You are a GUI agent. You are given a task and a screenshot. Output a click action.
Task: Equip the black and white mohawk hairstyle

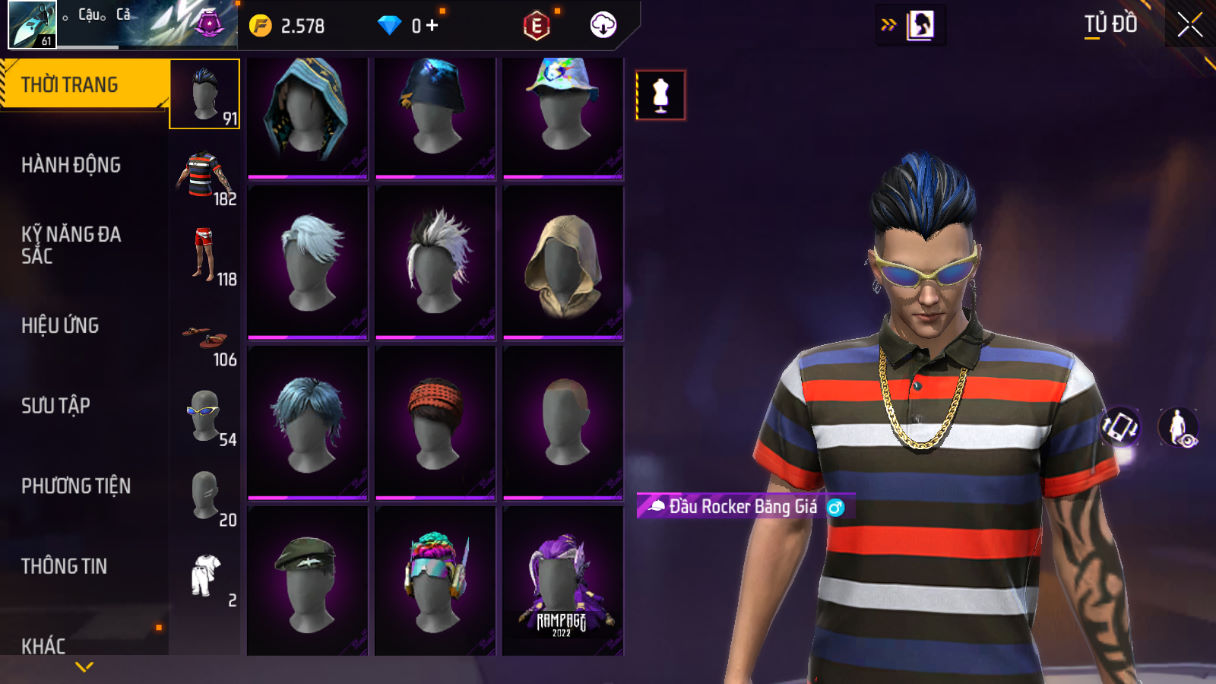coord(435,261)
